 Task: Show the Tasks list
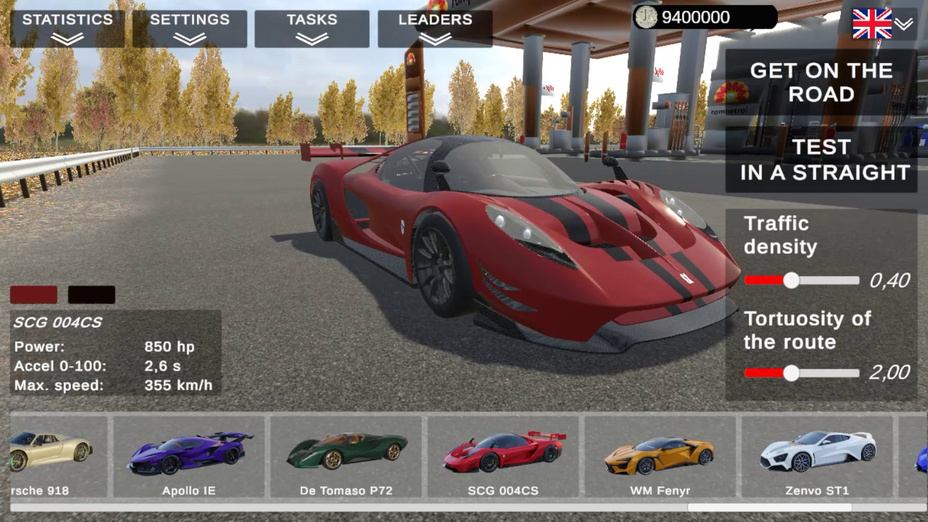(312, 28)
